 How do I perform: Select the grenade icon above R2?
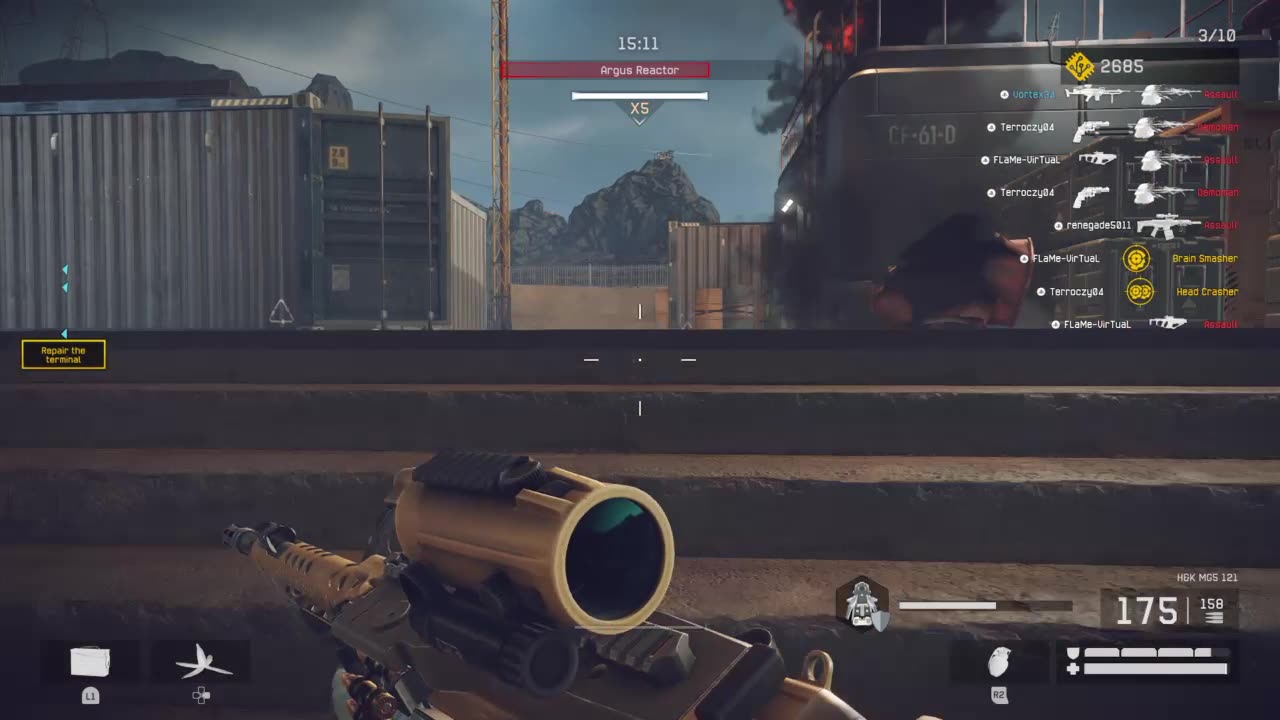click(998, 662)
